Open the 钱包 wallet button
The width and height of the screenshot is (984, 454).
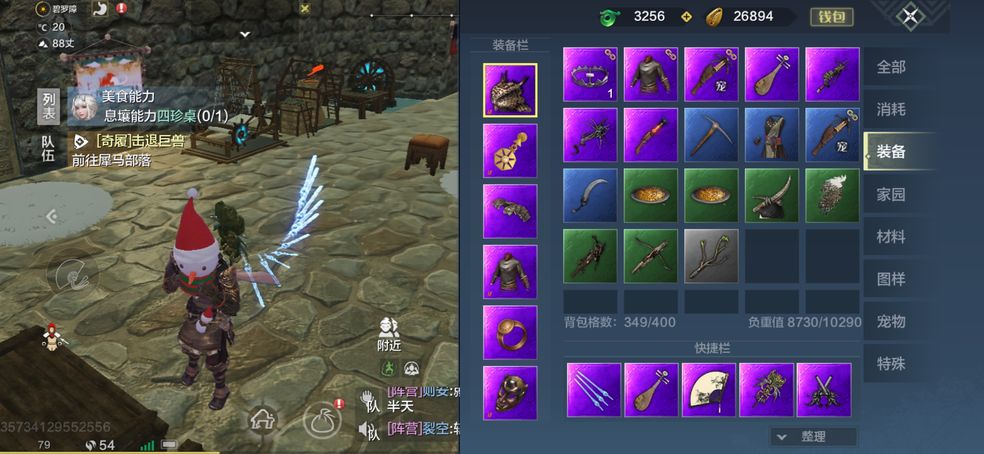point(831,16)
